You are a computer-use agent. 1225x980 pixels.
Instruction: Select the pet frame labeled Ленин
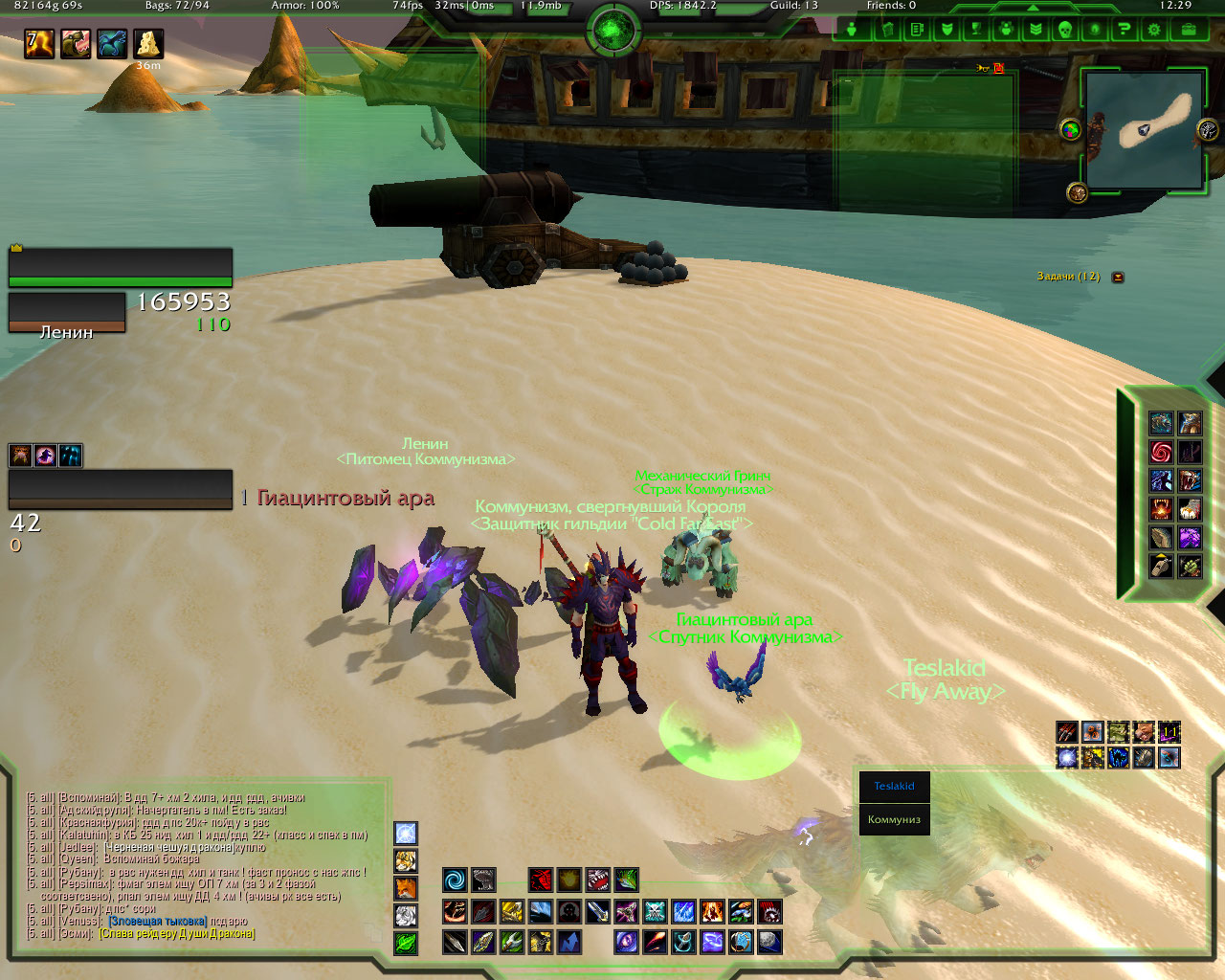pyautogui.click(x=67, y=313)
